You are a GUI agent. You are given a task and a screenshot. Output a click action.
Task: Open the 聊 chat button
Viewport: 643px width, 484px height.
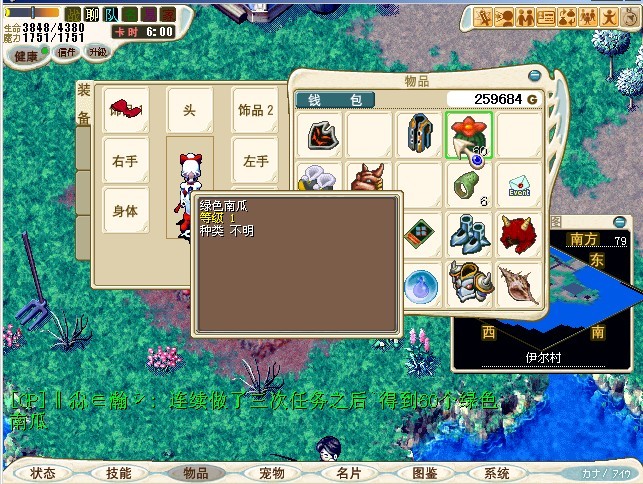[91, 14]
